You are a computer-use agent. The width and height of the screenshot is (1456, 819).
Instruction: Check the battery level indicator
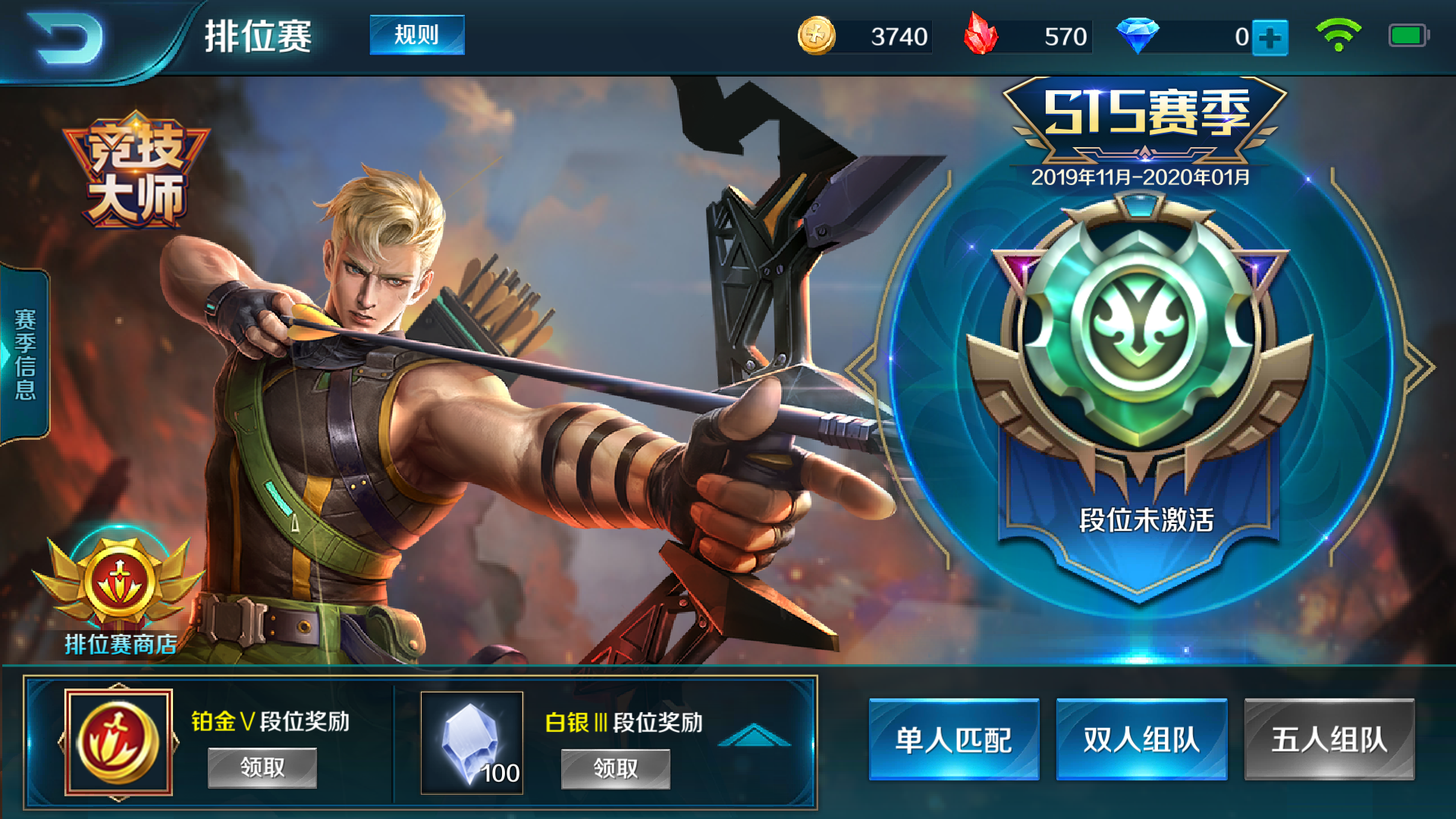coord(1408,34)
